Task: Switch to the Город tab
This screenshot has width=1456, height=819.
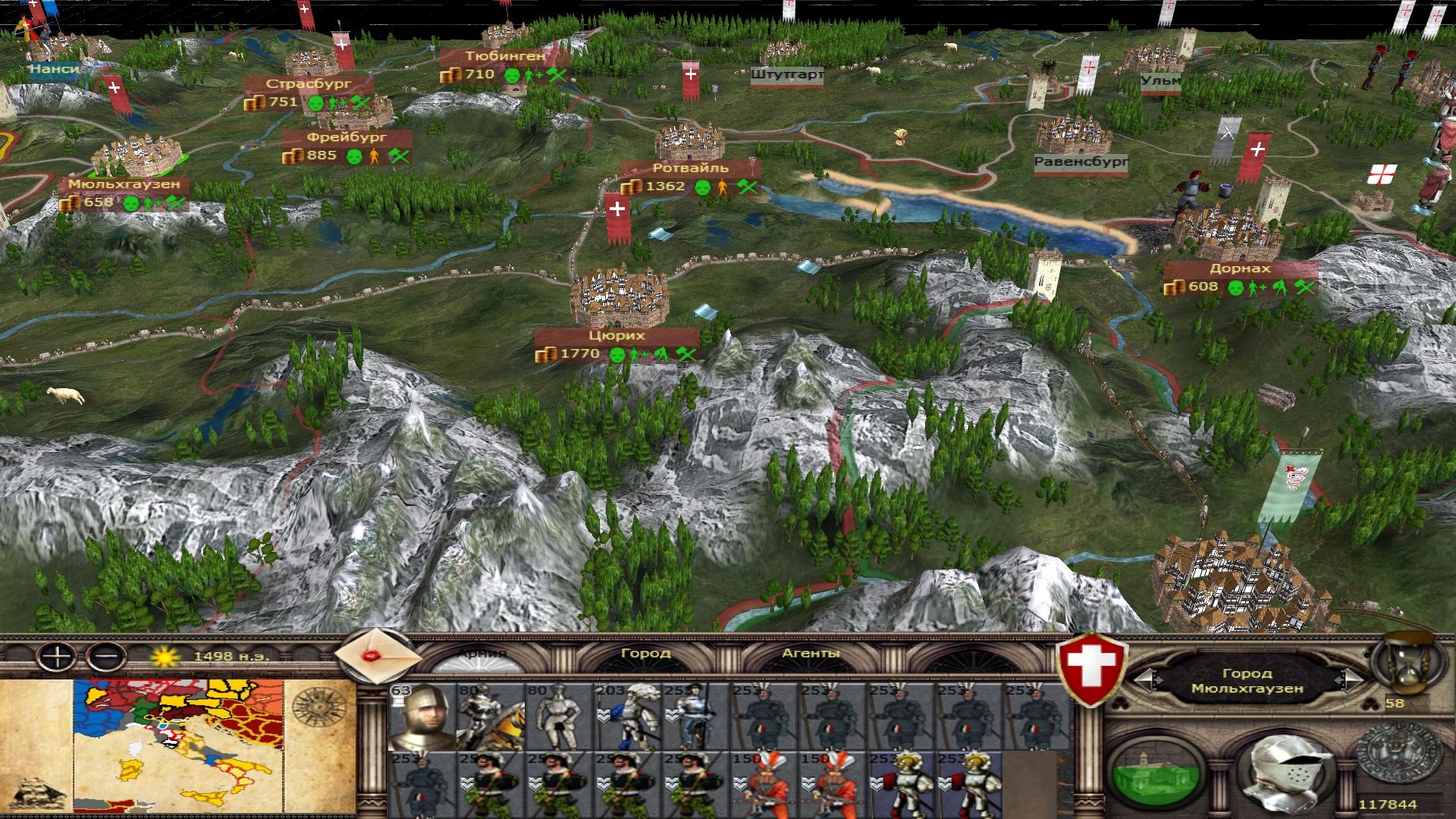Action: pyautogui.click(x=645, y=654)
